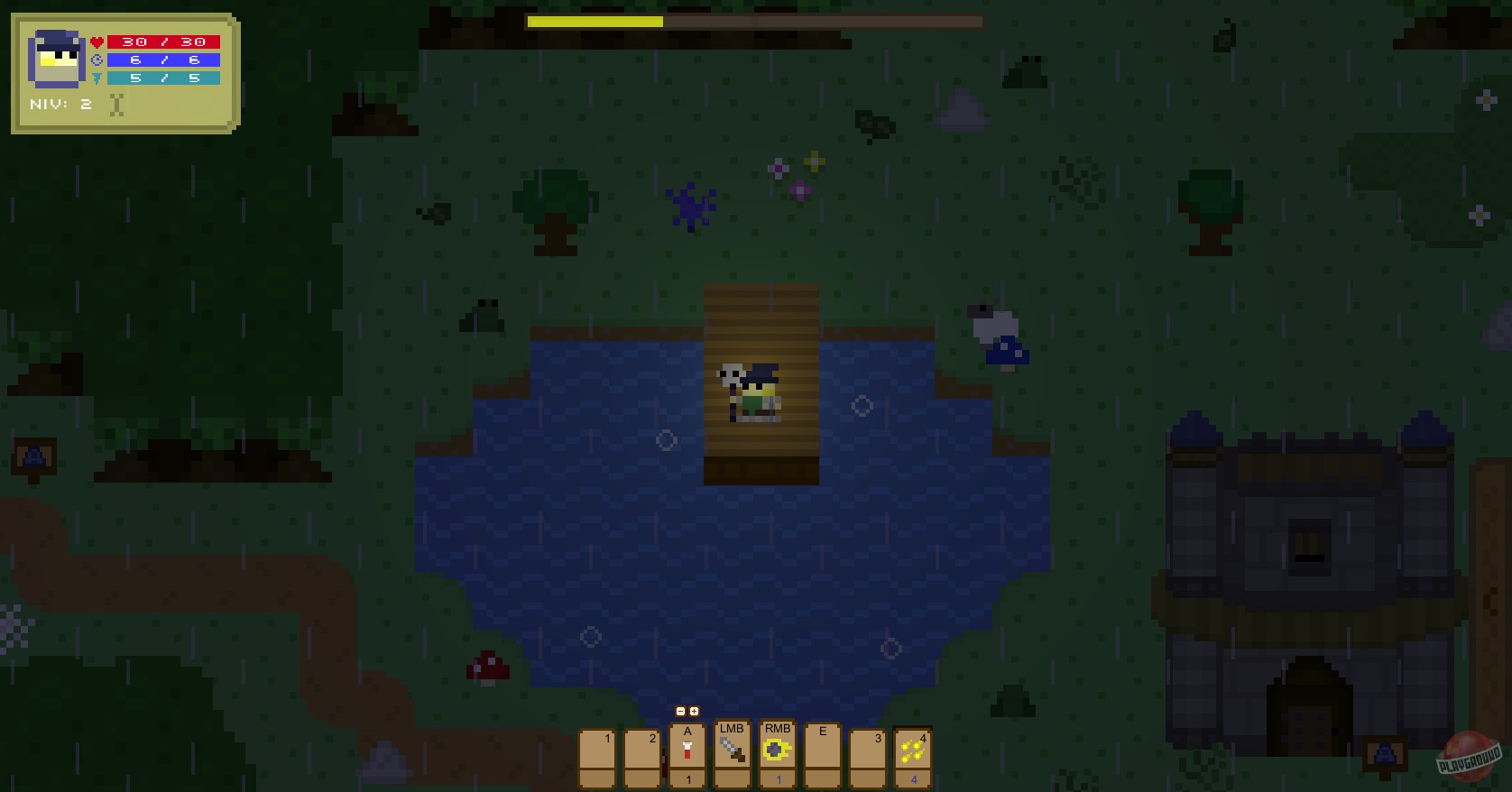Screen dimensions: 1512x792
Task: Open the empty E interaction slot
Action: click(x=822, y=756)
